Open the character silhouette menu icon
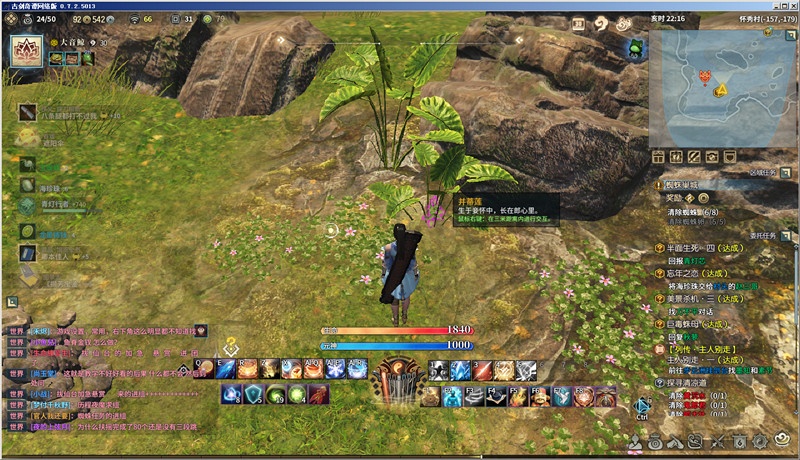Image resolution: width=800 pixels, height=460 pixels. [636, 441]
